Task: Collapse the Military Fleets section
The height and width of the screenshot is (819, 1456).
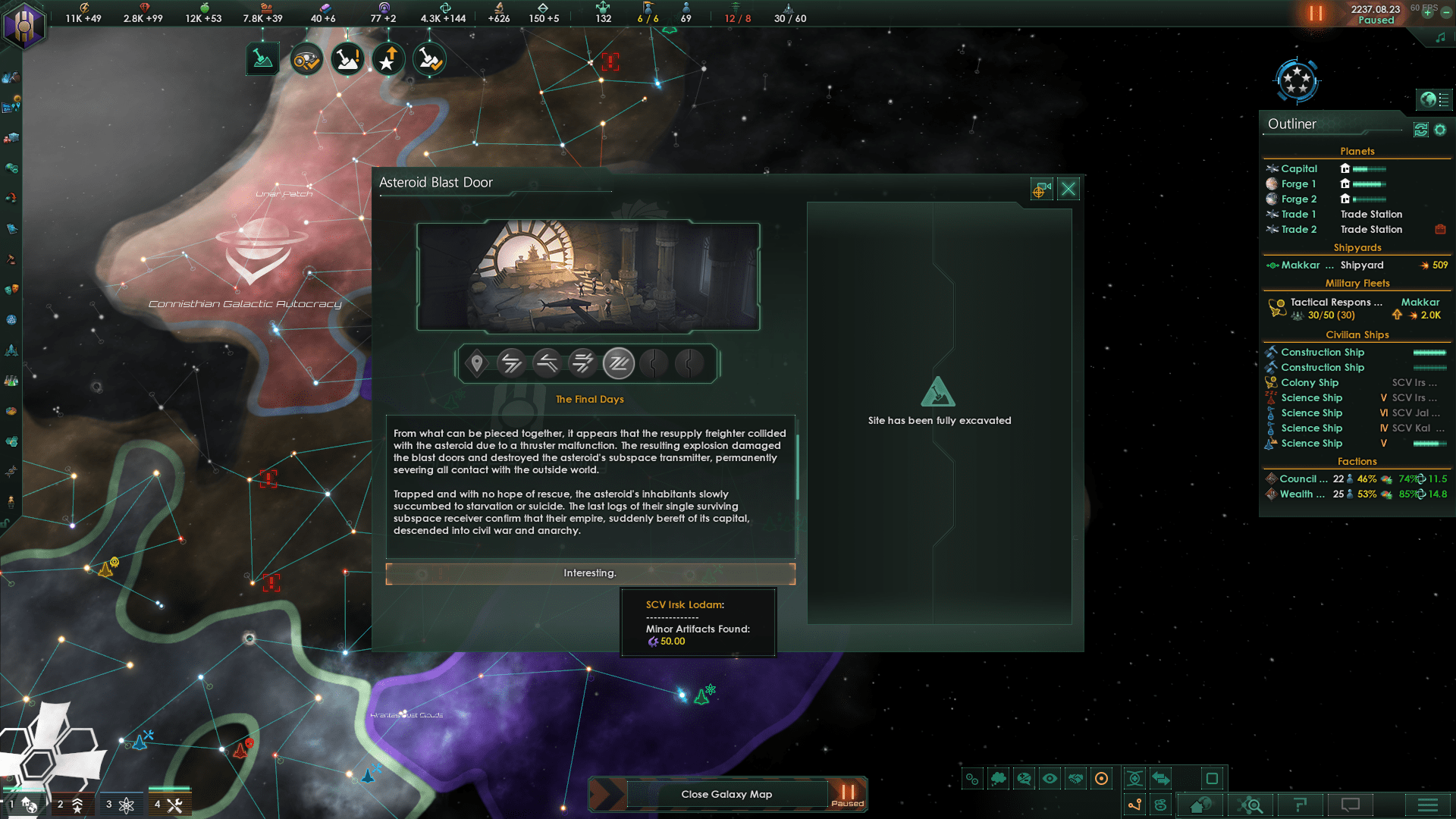Action: click(x=1357, y=283)
